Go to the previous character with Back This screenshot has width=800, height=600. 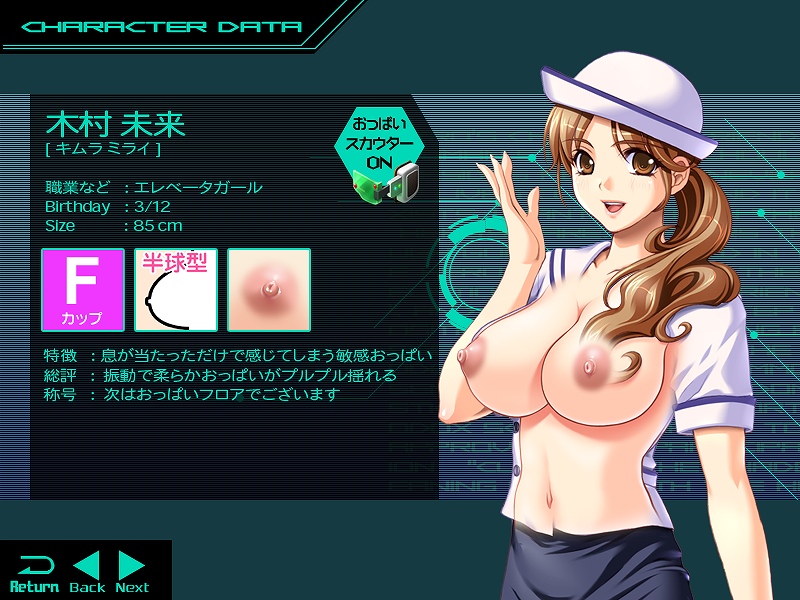87,572
